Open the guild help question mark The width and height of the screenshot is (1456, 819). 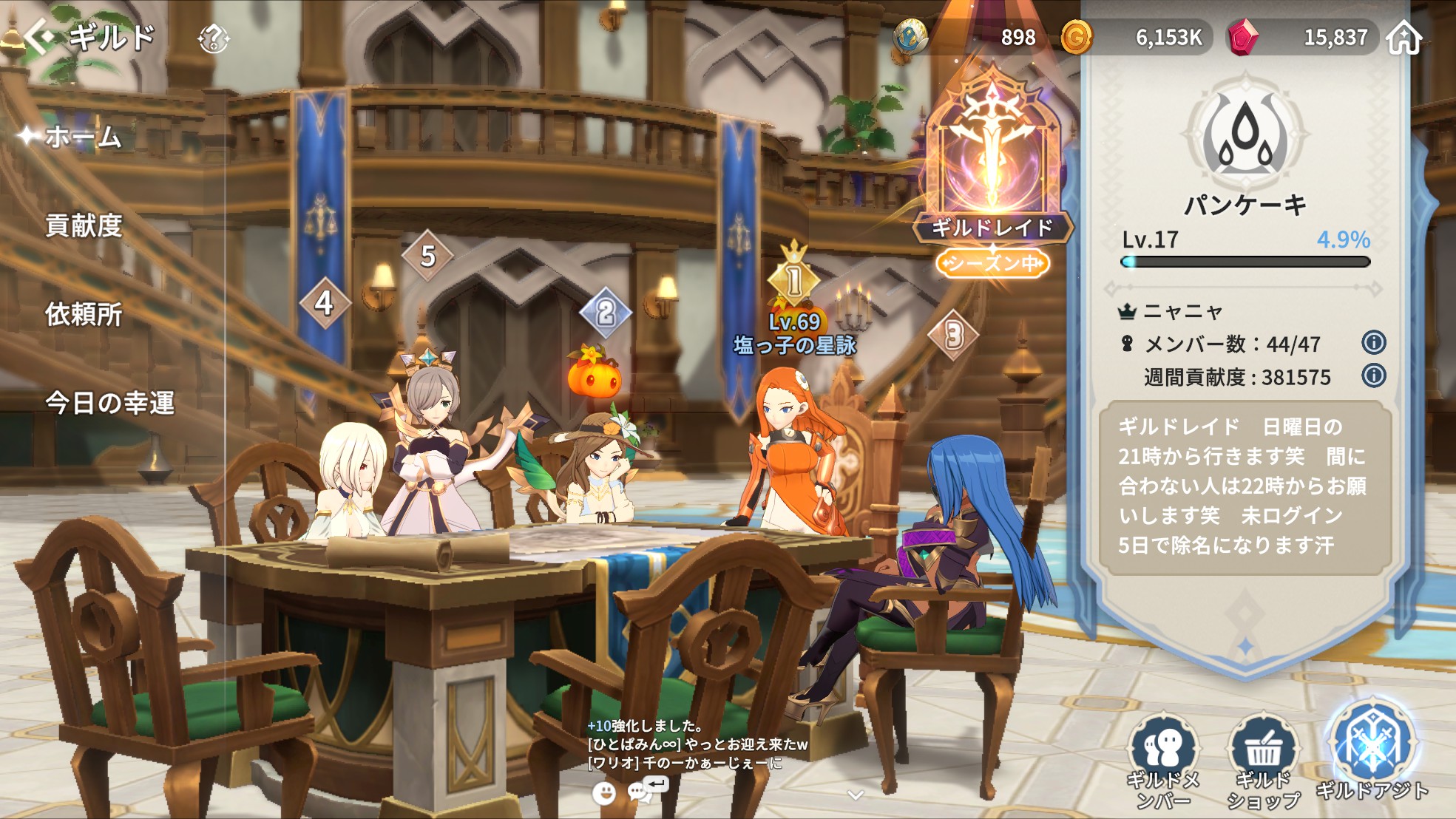pos(213,38)
